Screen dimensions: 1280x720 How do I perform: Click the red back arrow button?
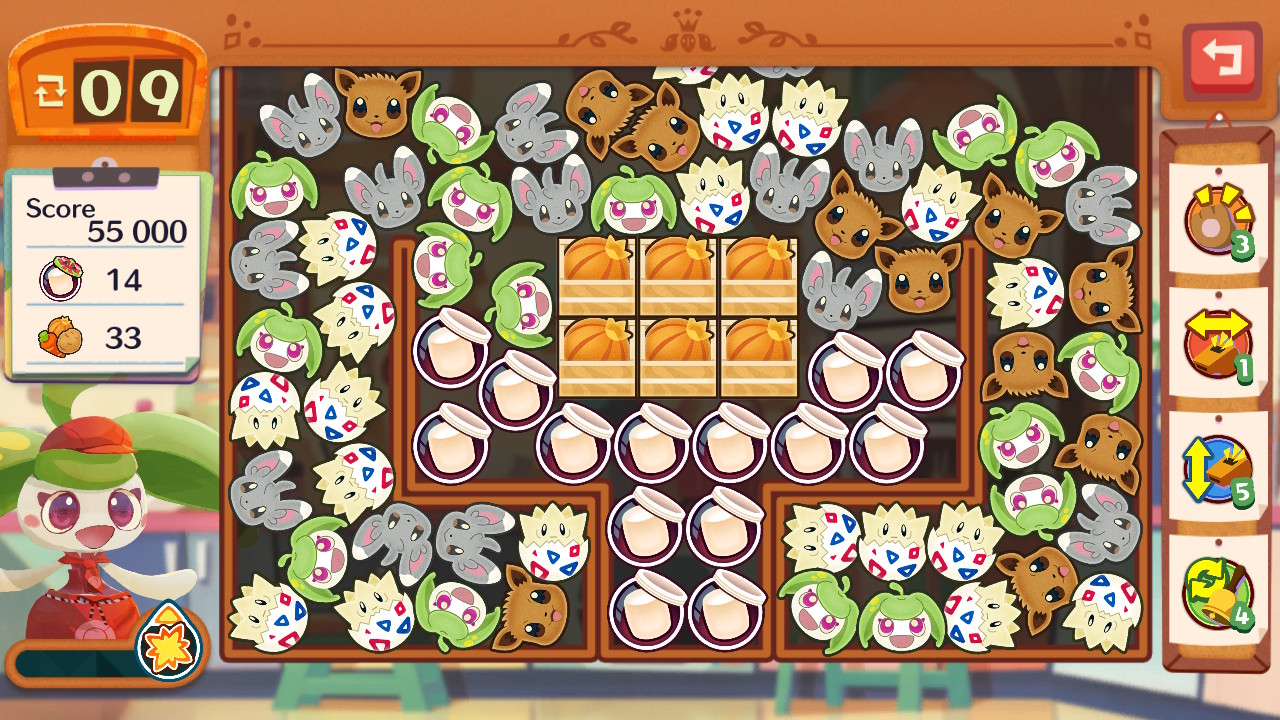[x=1221, y=58]
